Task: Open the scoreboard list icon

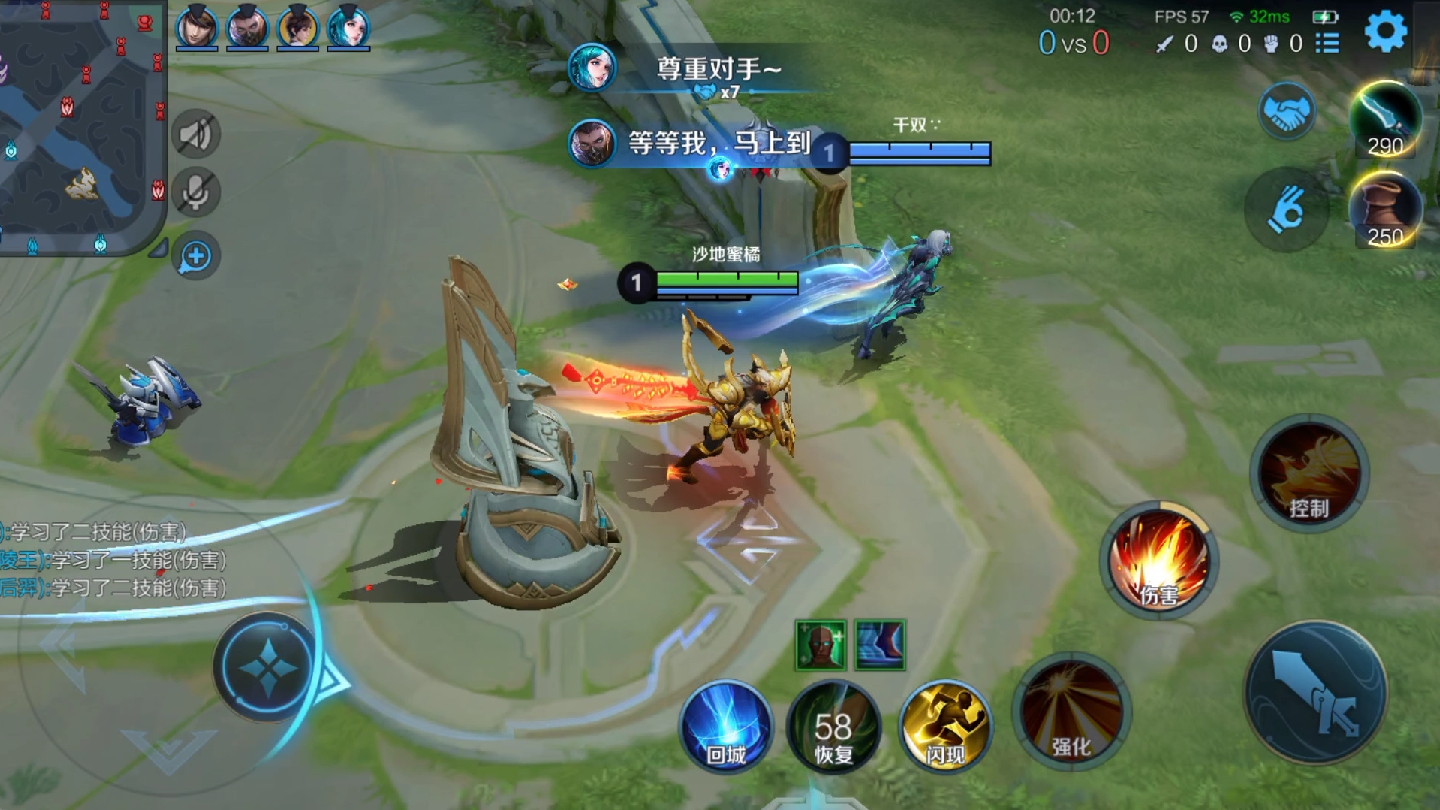Action: 1327,43
